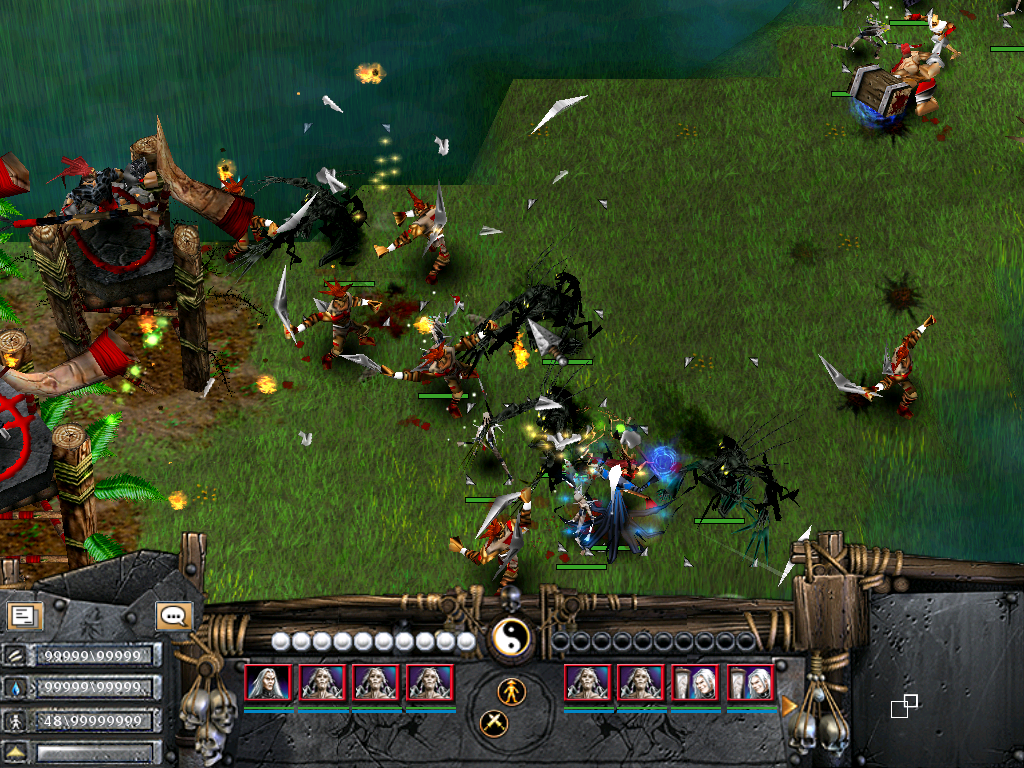Select the long-haired man portrait without hourglass
The image size is (1024, 768).
(x=268, y=682)
